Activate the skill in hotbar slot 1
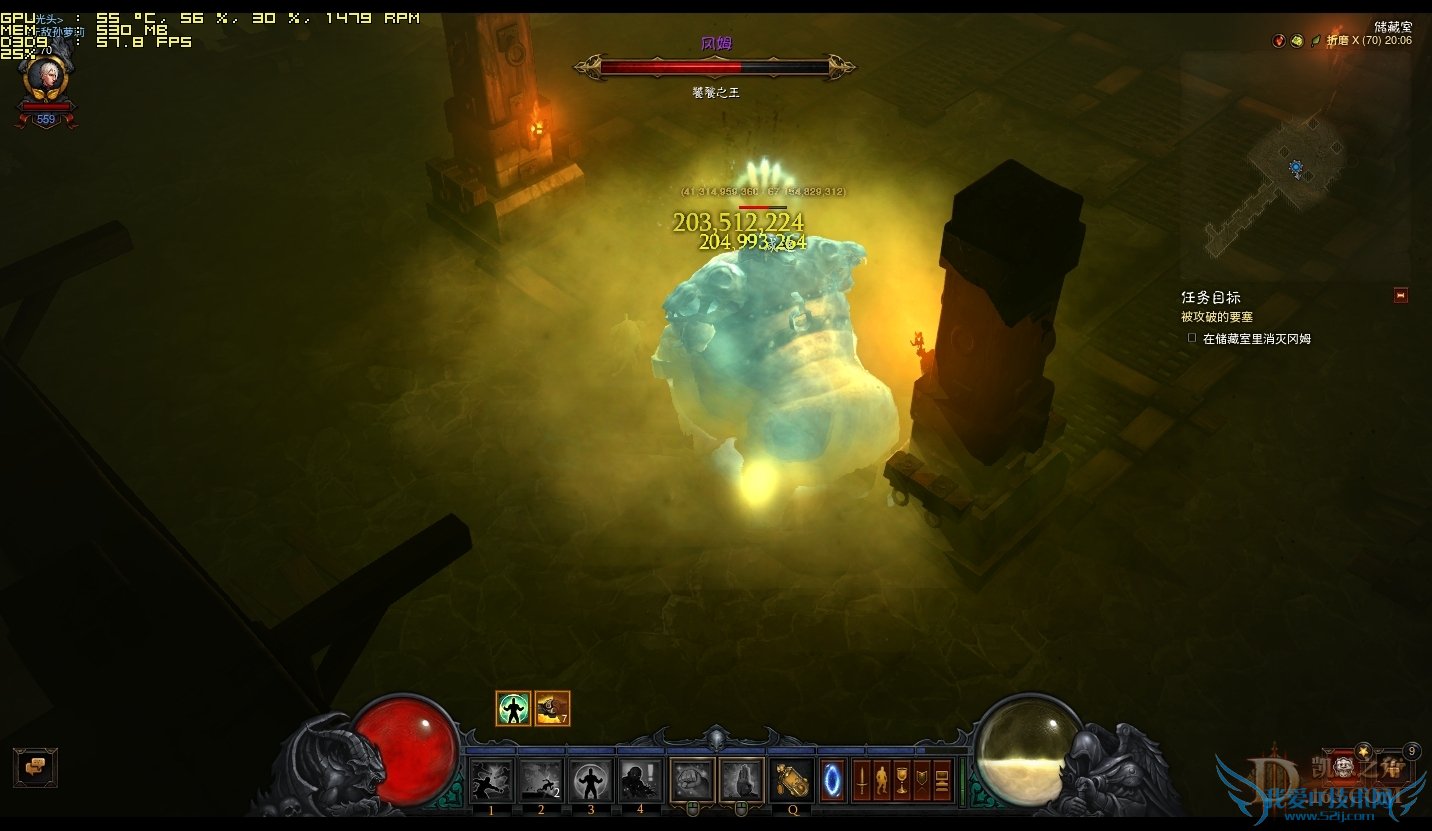The width and height of the screenshot is (1432, 831). (491, 780)
